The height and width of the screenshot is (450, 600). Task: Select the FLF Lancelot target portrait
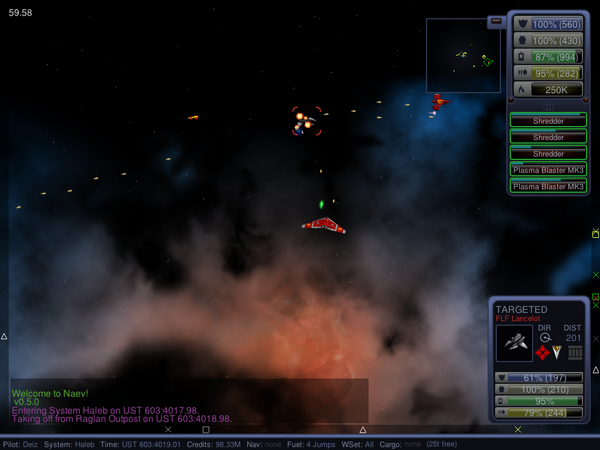point(514,343)
